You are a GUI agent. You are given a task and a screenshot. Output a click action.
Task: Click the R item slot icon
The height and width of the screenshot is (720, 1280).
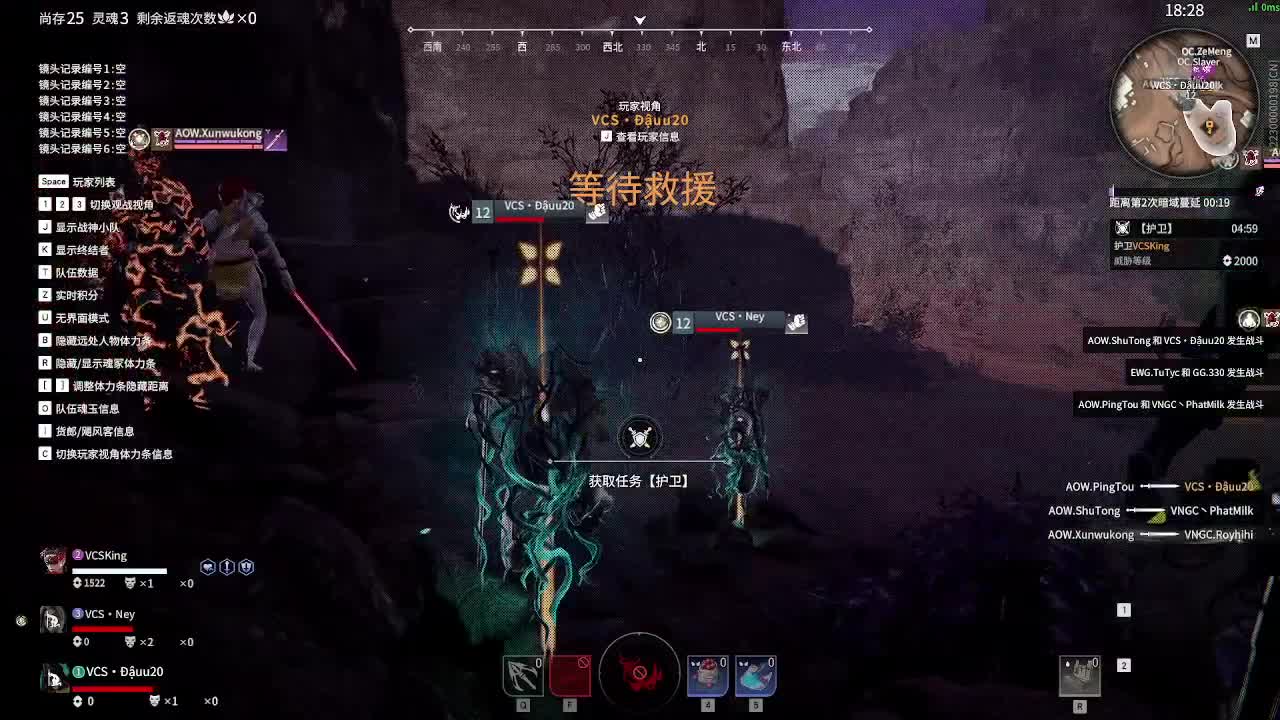coord(1079,675)
